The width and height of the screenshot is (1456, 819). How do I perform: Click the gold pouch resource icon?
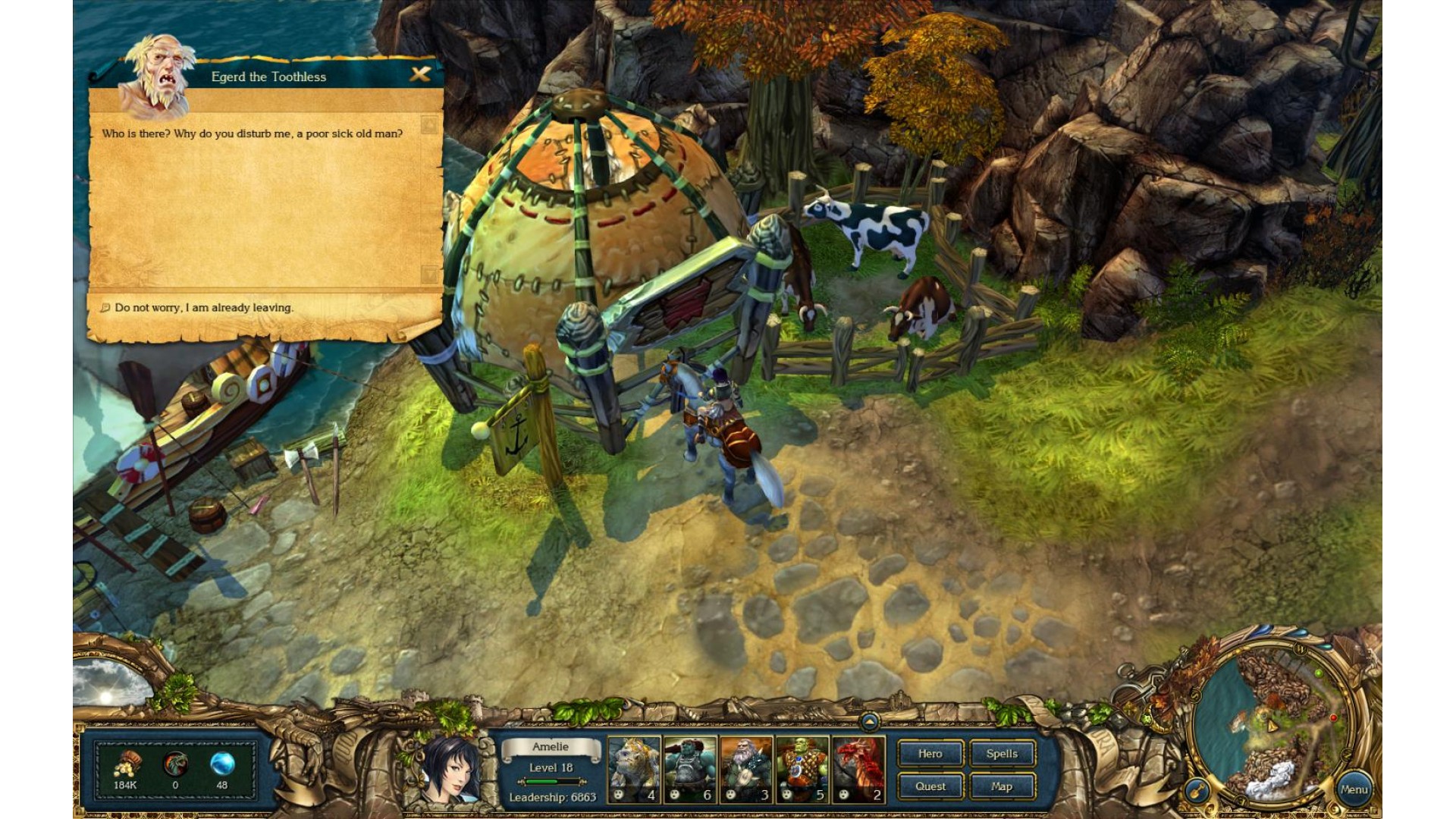[x=126, y=764]
